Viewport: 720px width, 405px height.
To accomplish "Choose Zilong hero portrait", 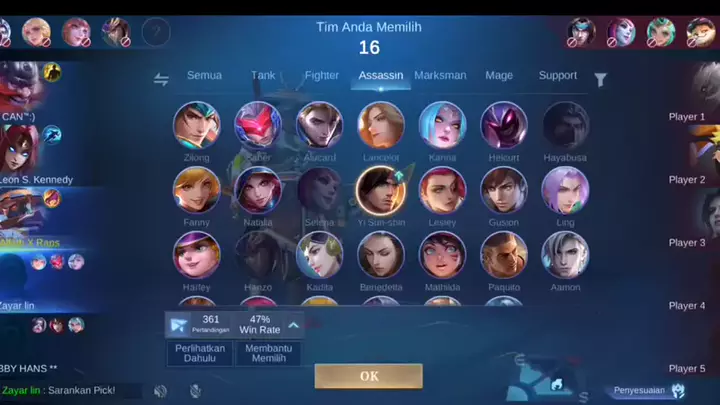I will [x=196, y=125].
